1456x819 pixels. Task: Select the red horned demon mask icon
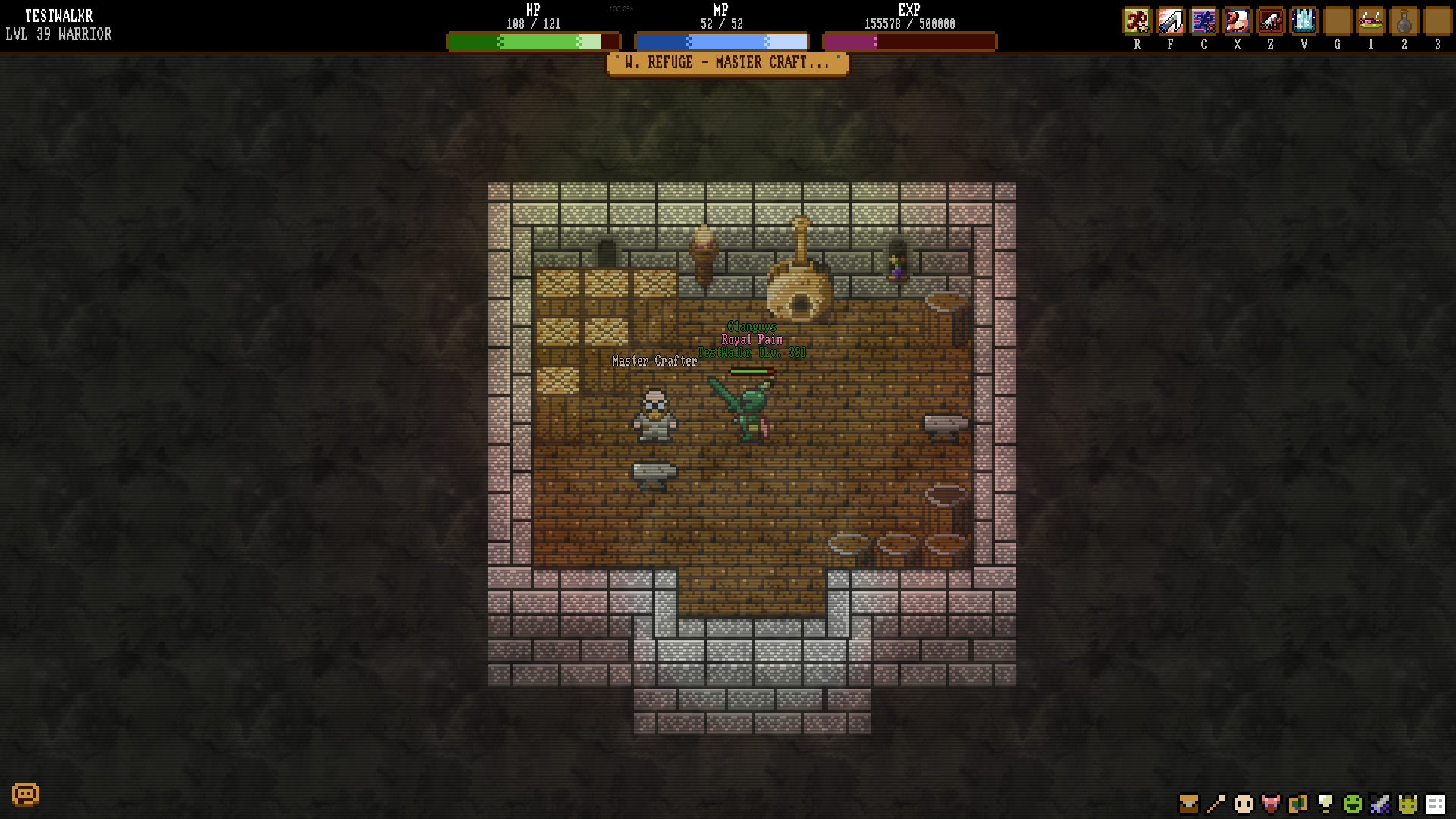point(1271,803)
